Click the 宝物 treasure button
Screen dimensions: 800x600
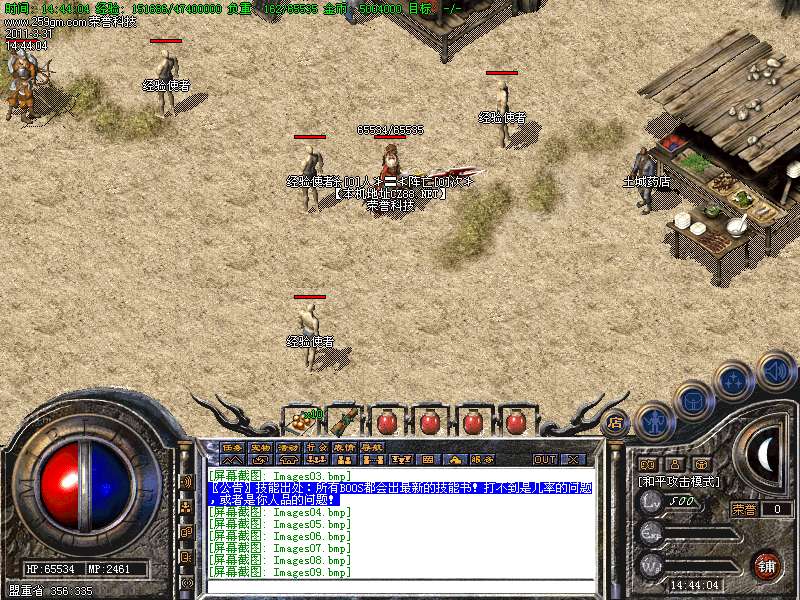click(x=260, y=447)
